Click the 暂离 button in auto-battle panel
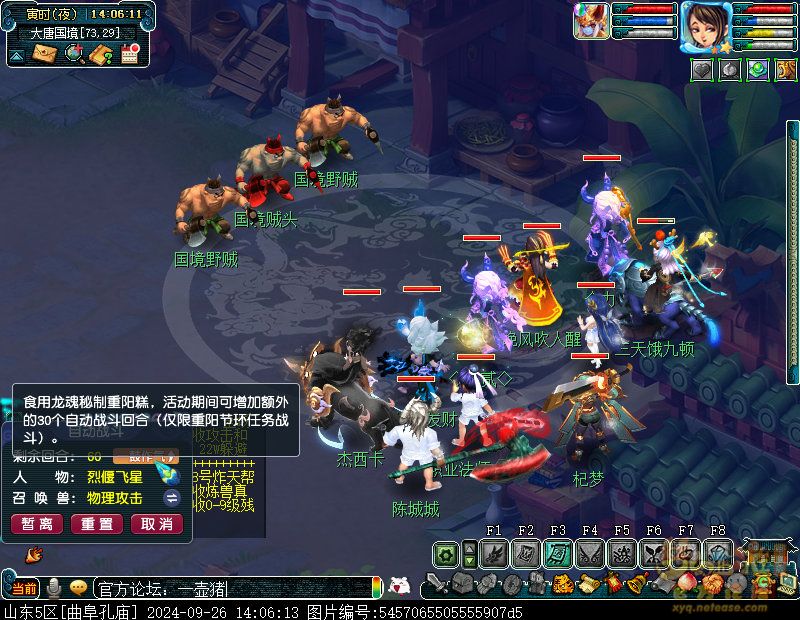The height and width of the screenshot is (620, 800). (37, 524)
